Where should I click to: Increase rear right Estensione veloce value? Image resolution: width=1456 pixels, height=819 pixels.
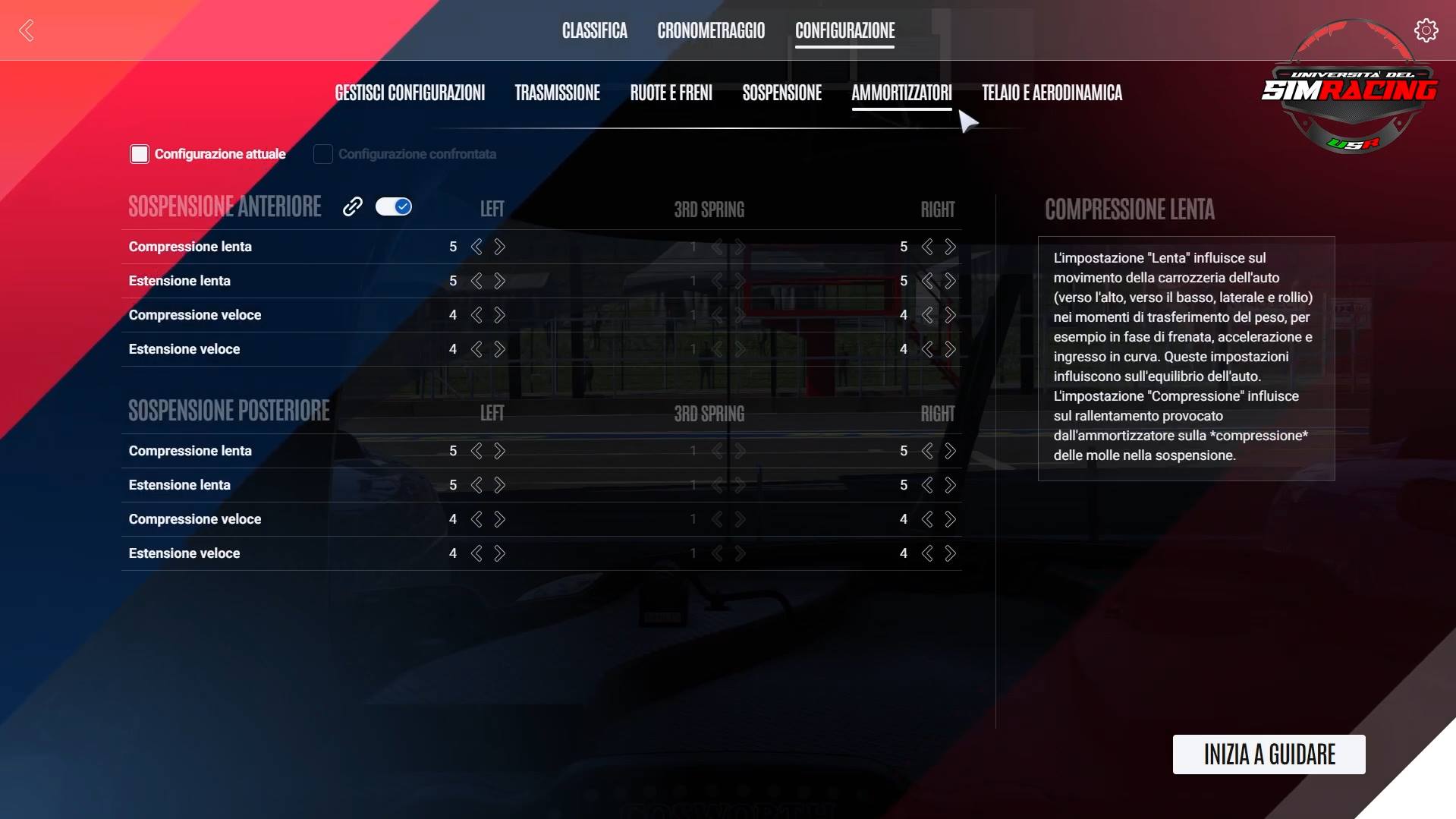951,553
